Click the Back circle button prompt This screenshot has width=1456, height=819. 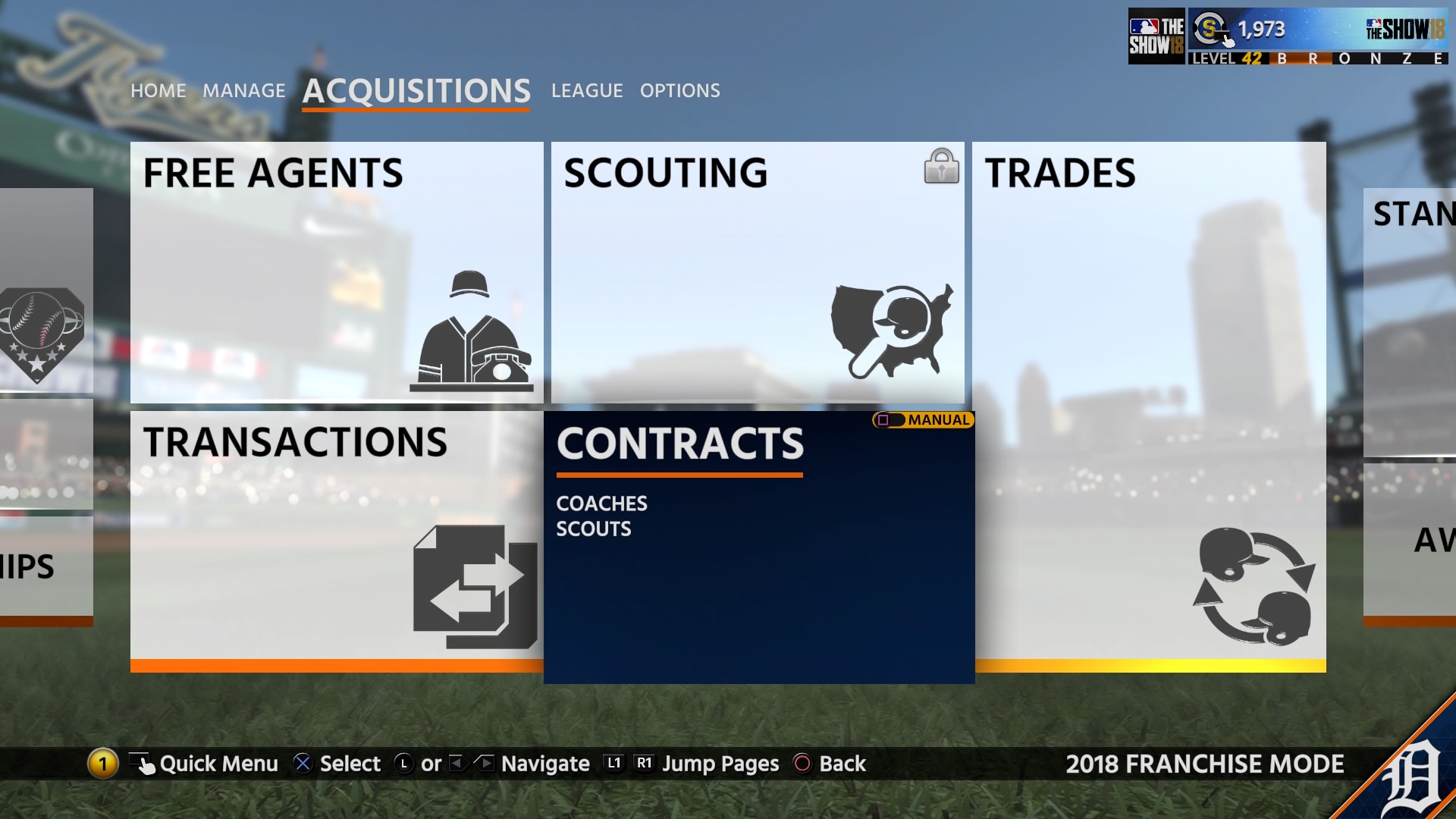[803, 764]
